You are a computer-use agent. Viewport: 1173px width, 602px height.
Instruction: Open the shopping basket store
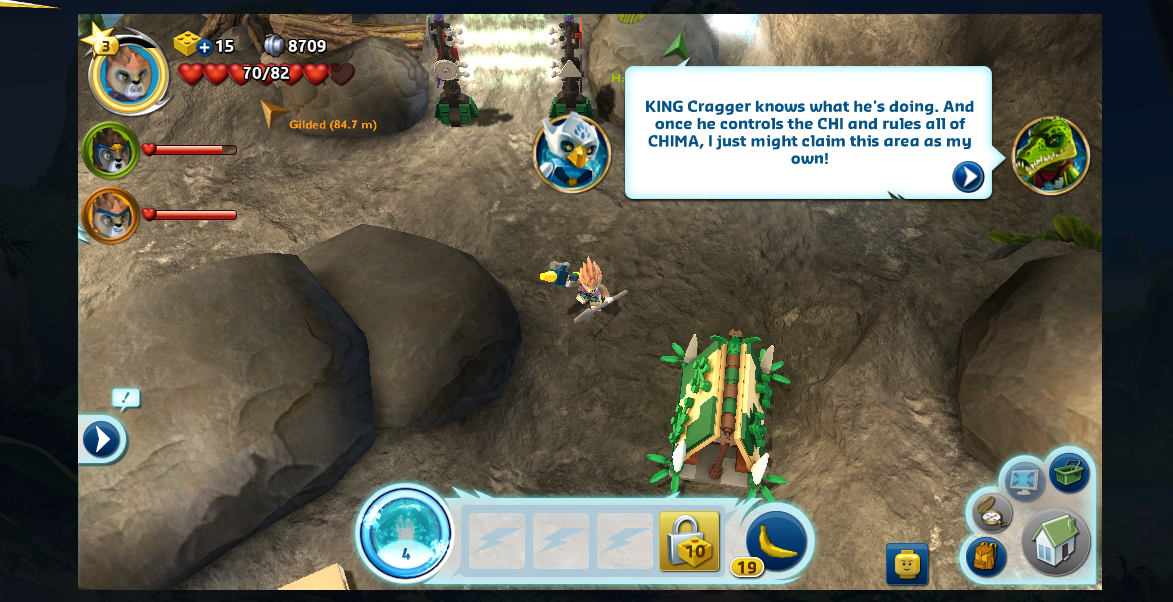(1069, 473)
